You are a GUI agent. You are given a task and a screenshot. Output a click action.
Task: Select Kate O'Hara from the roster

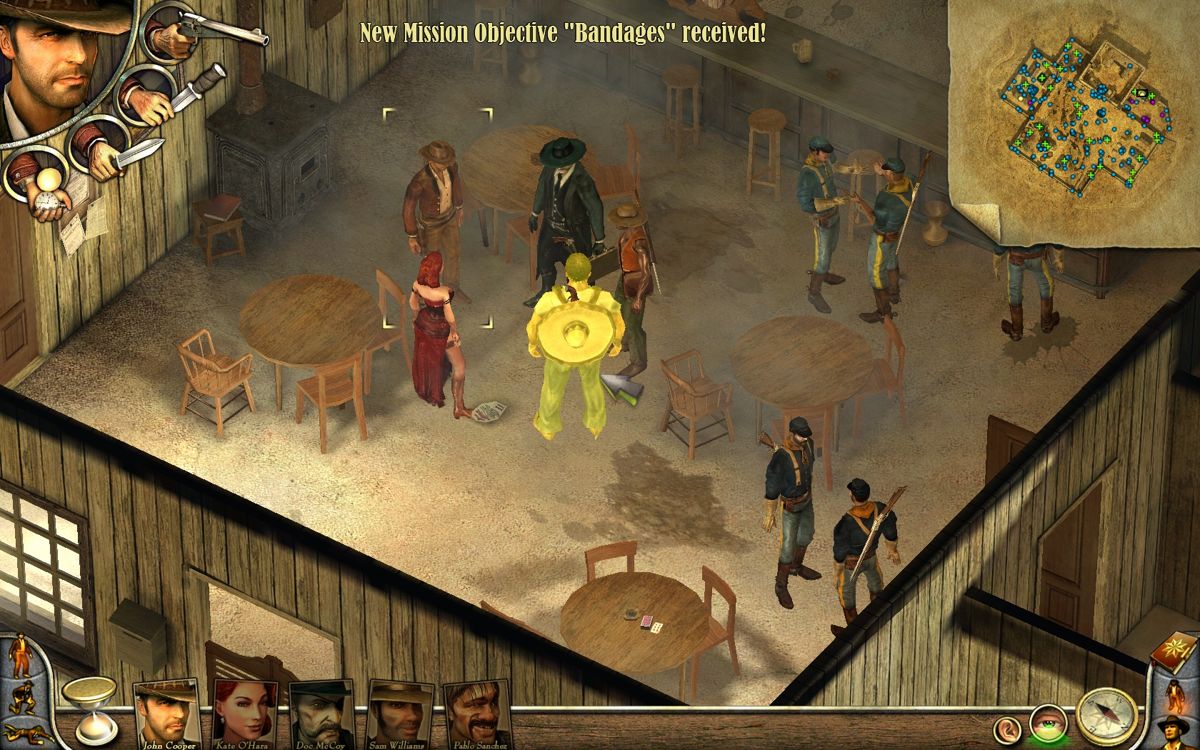coord(245,714)
